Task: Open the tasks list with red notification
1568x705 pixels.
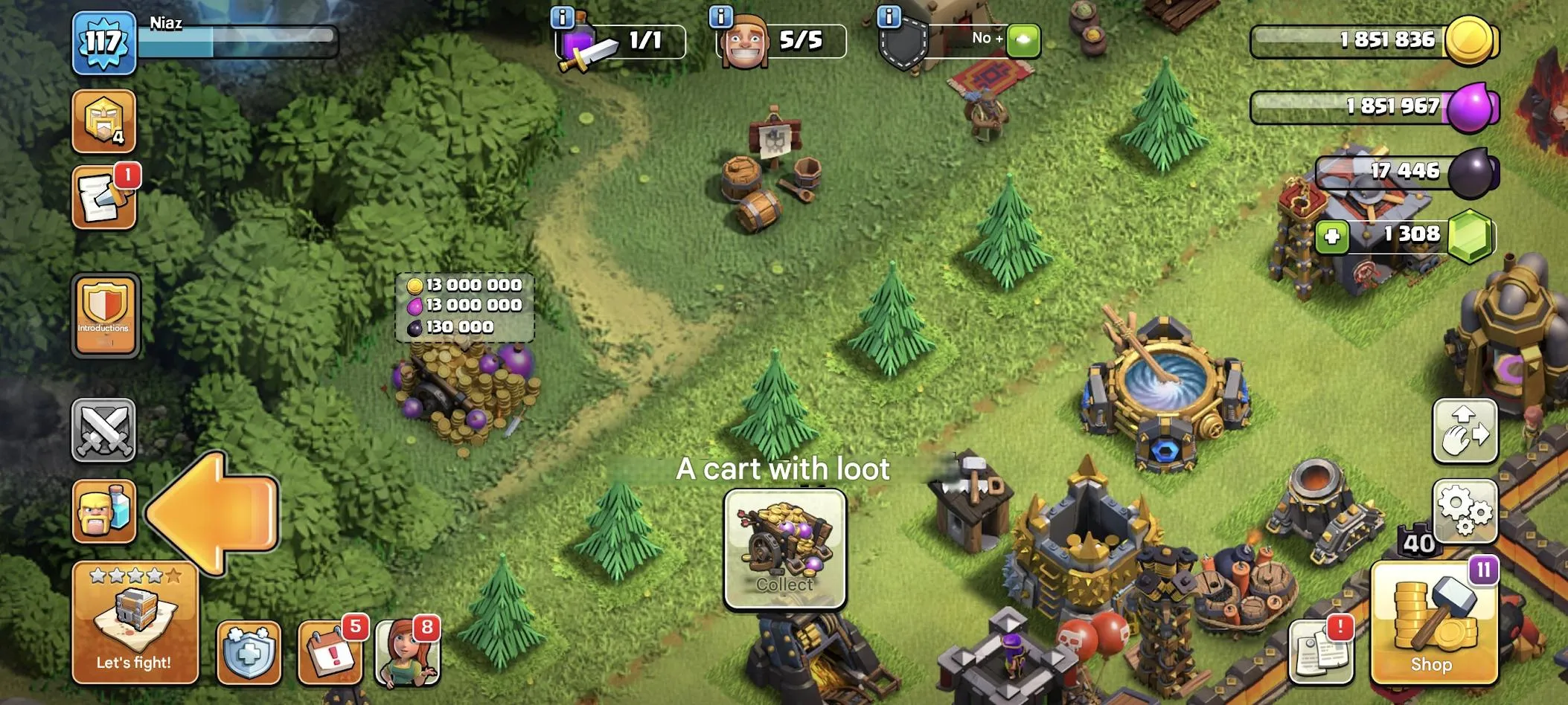Action: (103, 196)
